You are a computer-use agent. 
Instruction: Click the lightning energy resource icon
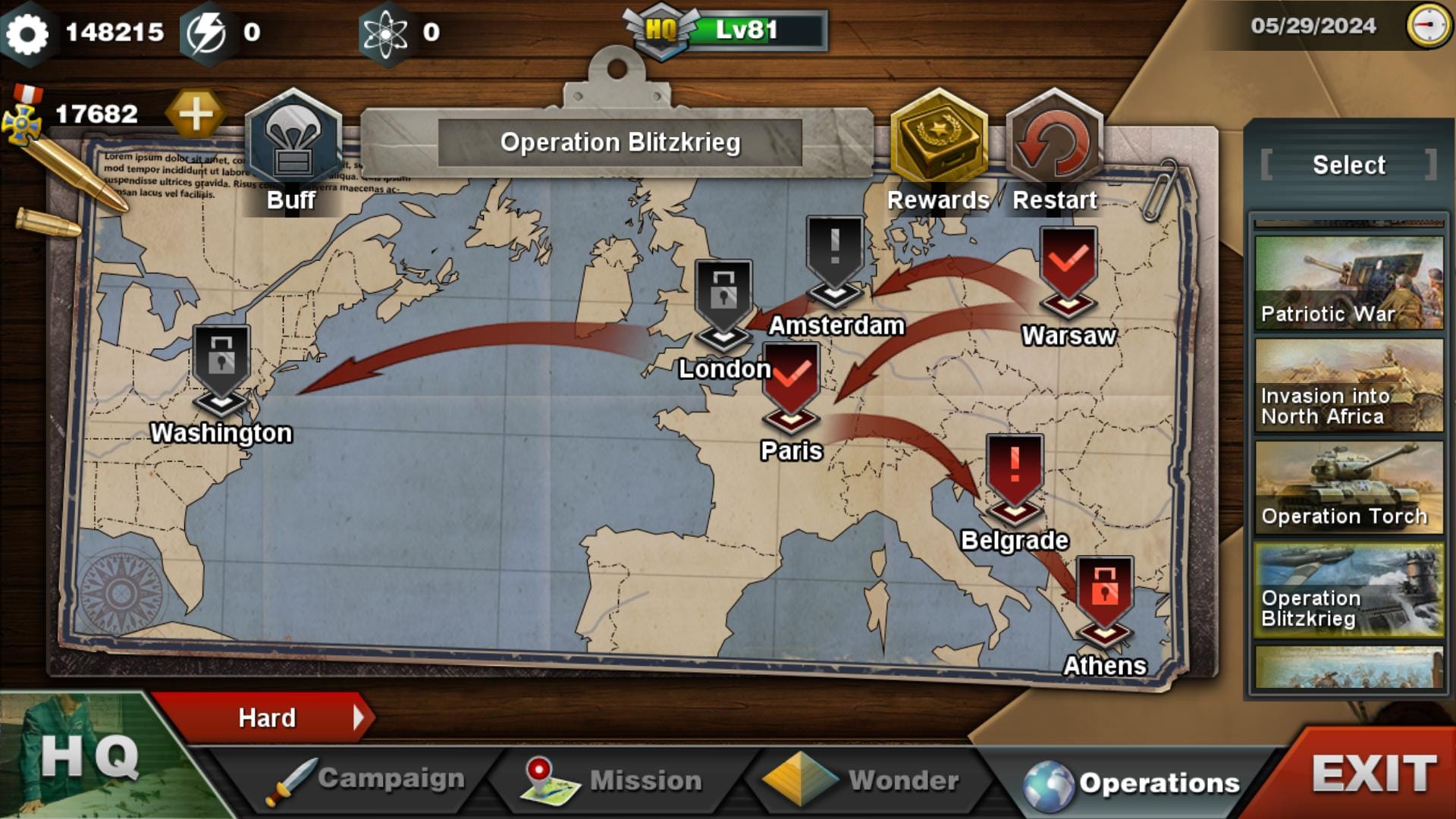209,30
